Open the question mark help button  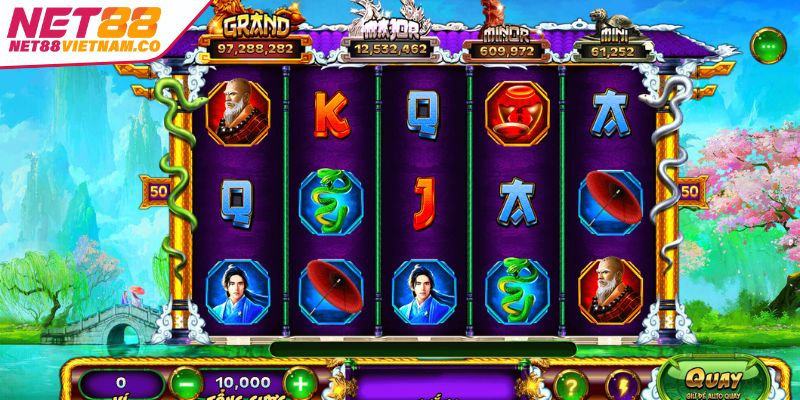[569, 385]
